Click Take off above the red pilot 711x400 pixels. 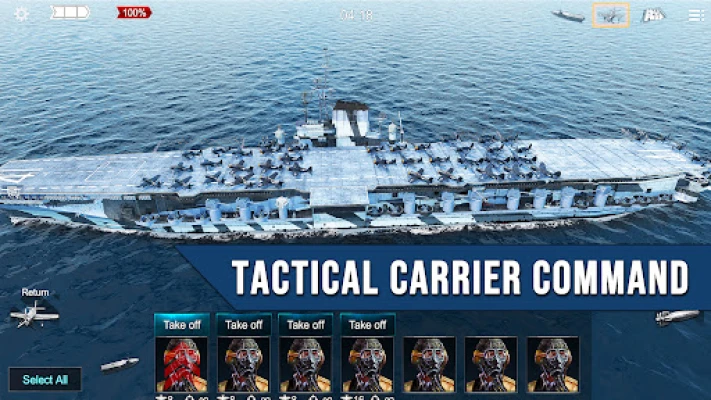[x=181, y=325]
